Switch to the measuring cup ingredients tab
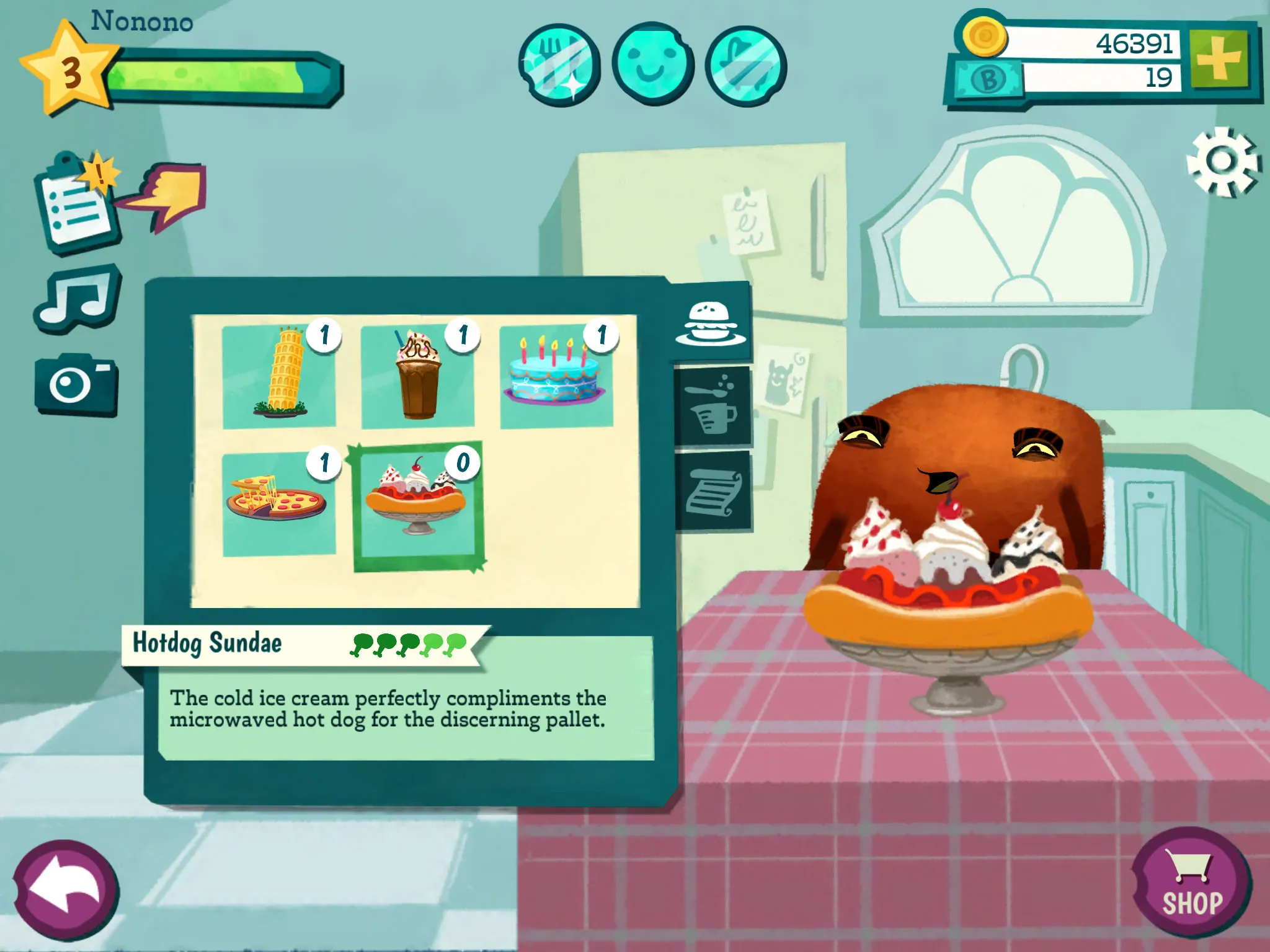This screenshot has height=952, width=1270. click(x=713, y=406)
